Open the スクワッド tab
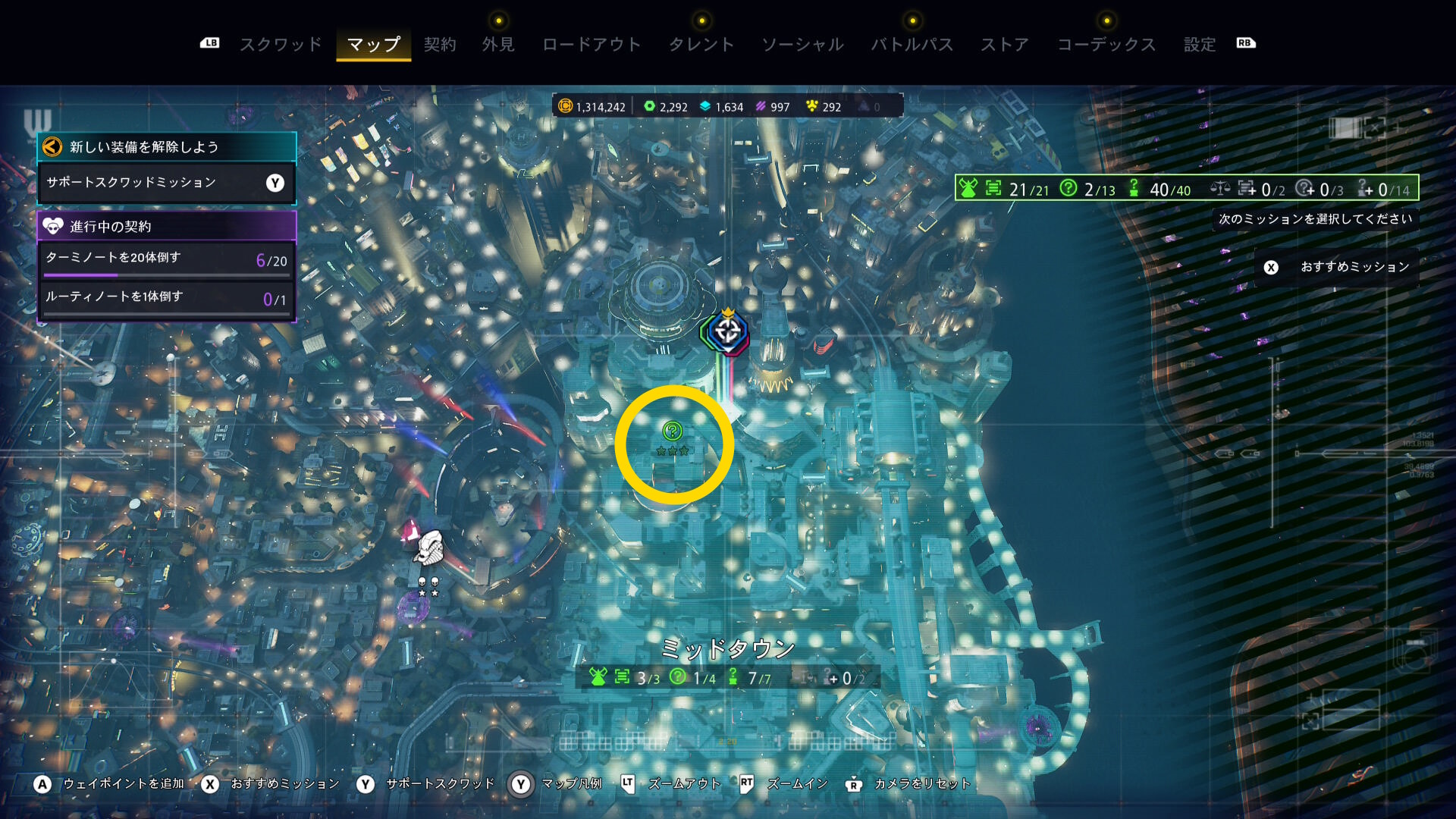 [281, 45]
